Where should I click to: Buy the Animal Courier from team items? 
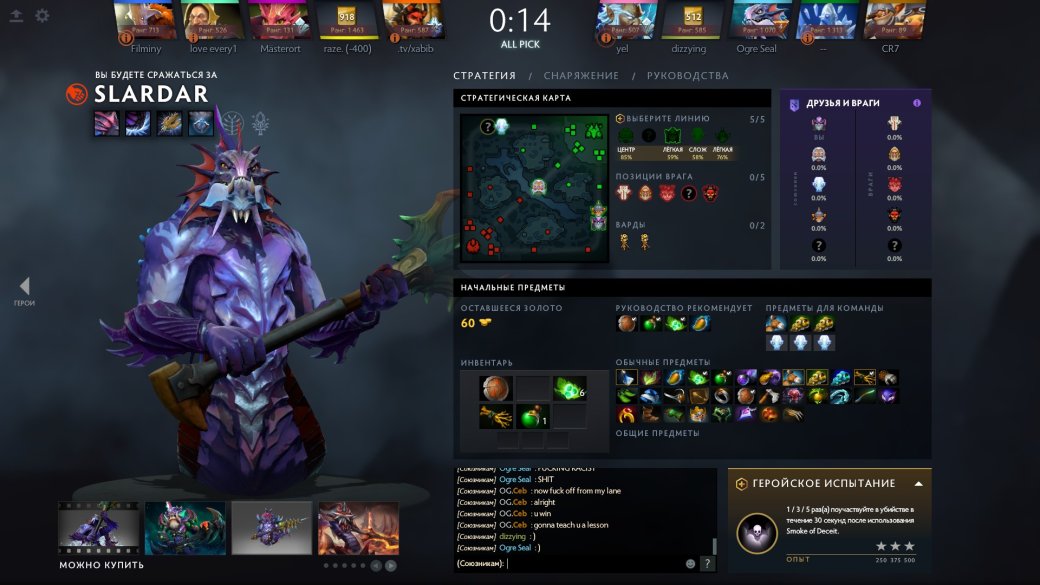pos(776,323)
